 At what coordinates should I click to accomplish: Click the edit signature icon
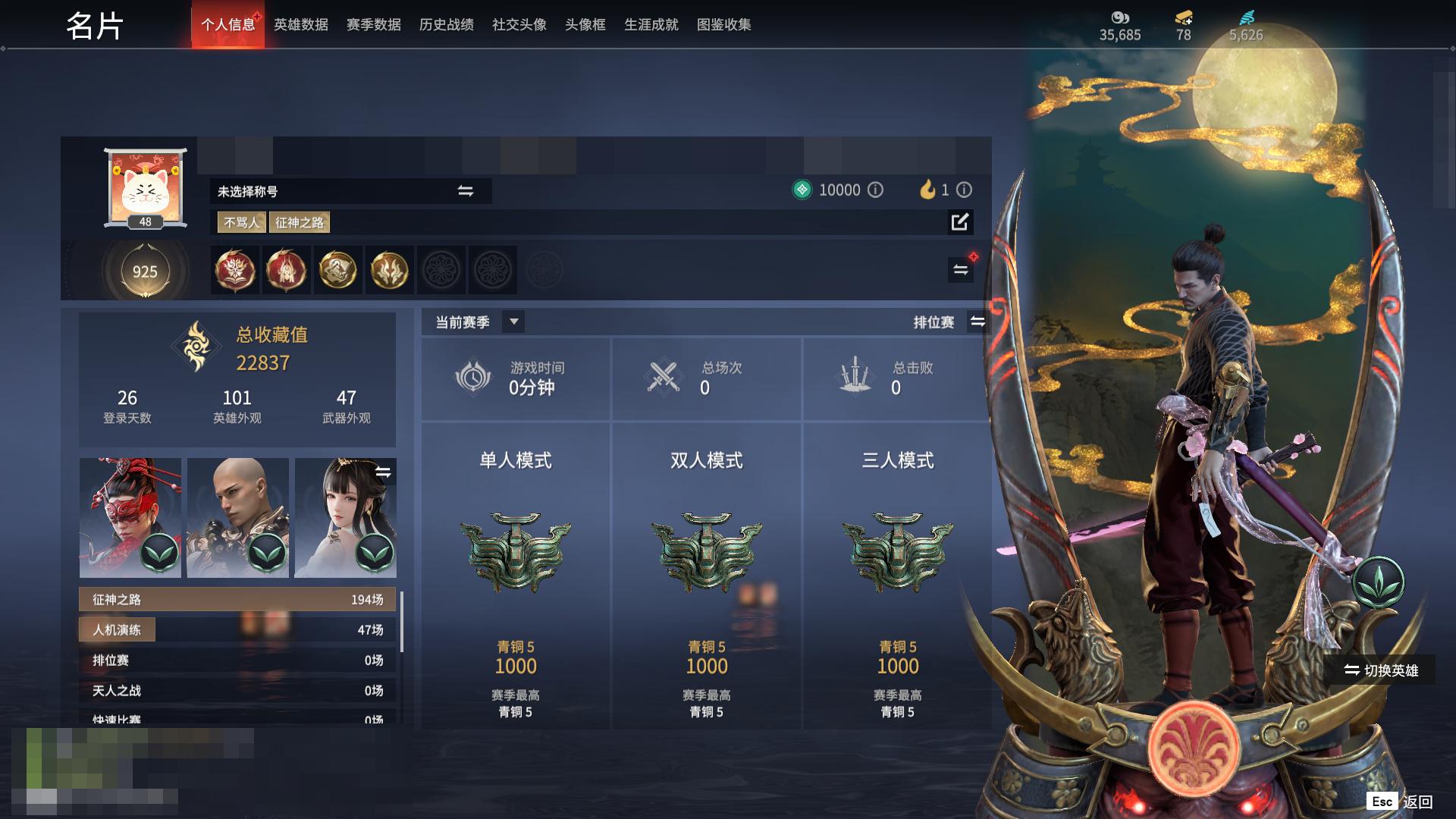coord(959,222)
